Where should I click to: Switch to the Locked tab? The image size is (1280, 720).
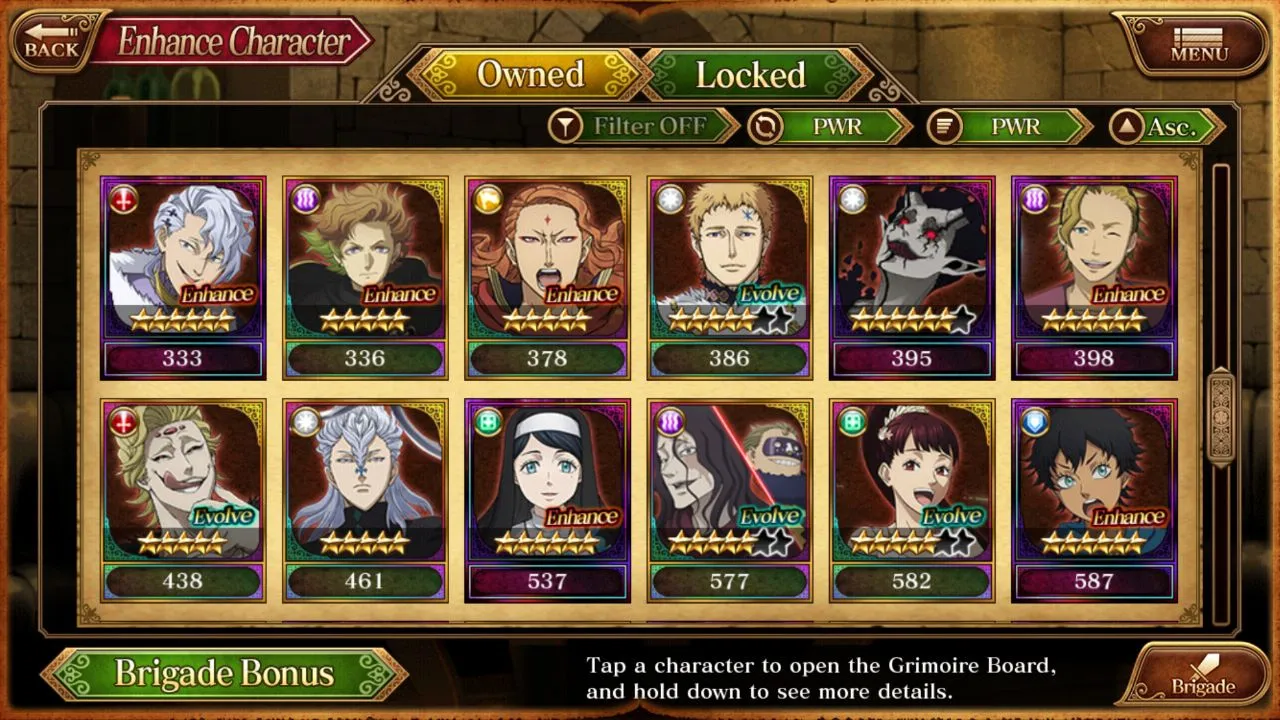[751, 75]
